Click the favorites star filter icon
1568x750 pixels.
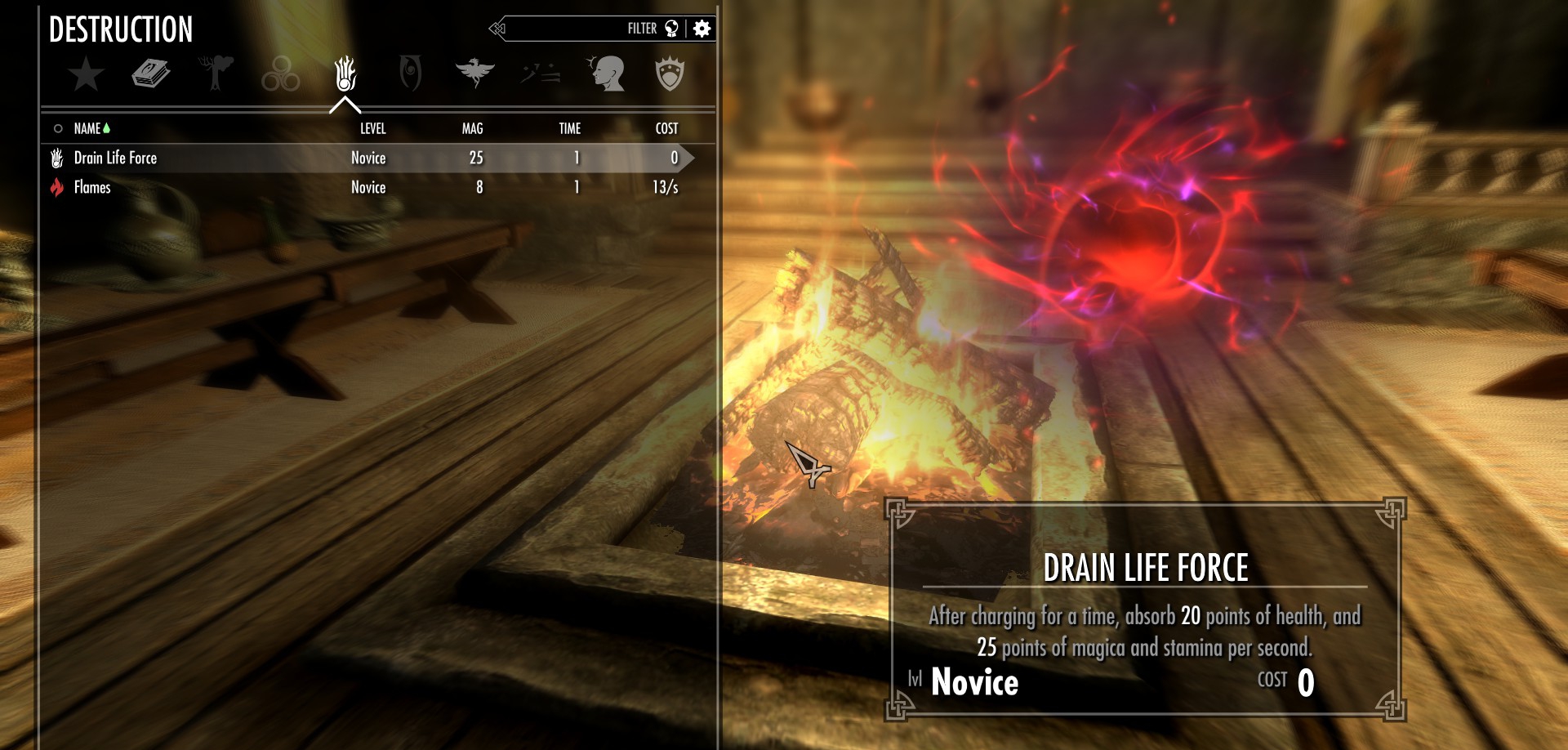[84, 74]
